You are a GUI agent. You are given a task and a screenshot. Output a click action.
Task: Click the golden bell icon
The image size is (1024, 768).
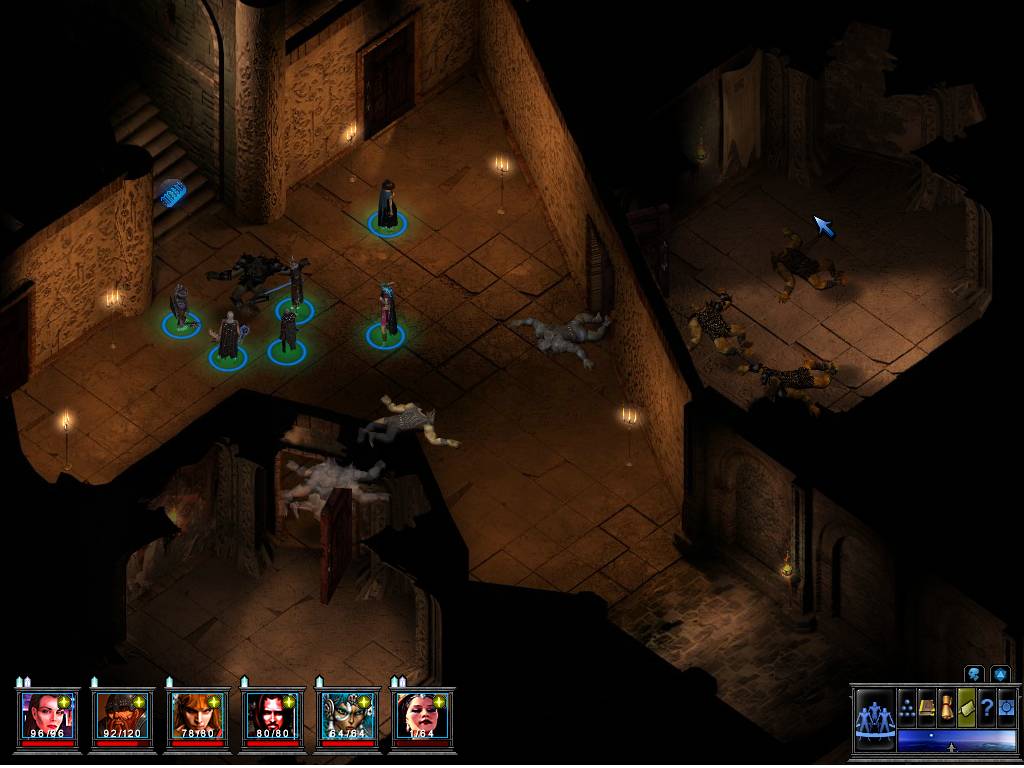click(x=946, y=707)
